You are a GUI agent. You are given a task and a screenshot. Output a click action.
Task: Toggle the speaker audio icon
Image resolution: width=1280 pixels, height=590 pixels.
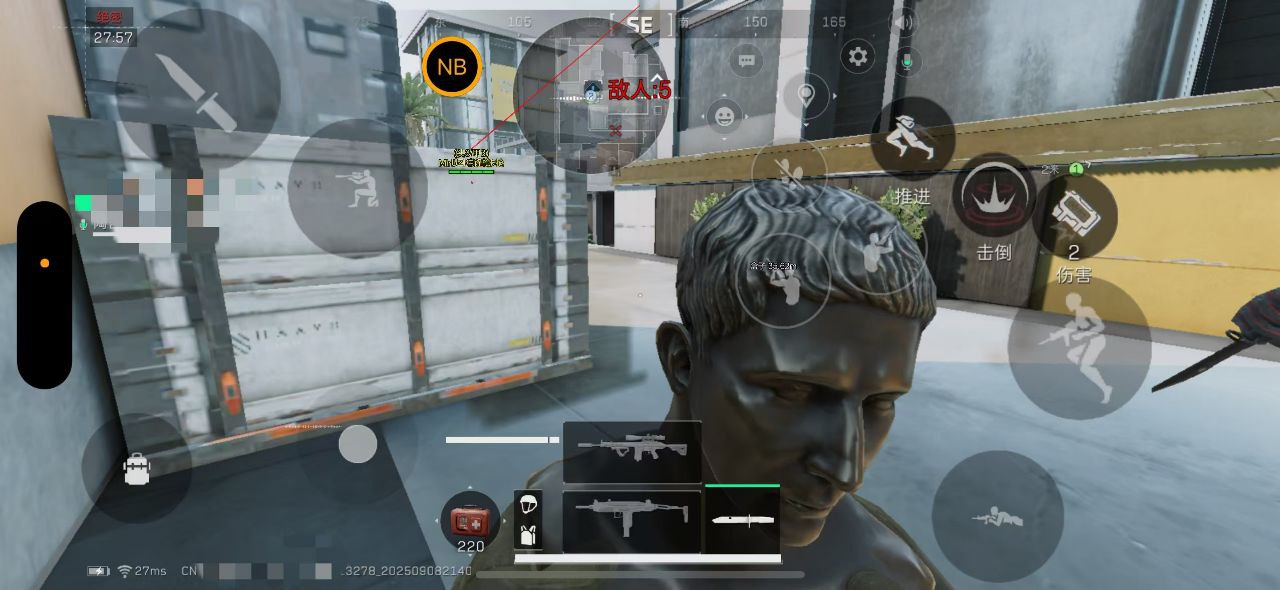tap(904, 22)
